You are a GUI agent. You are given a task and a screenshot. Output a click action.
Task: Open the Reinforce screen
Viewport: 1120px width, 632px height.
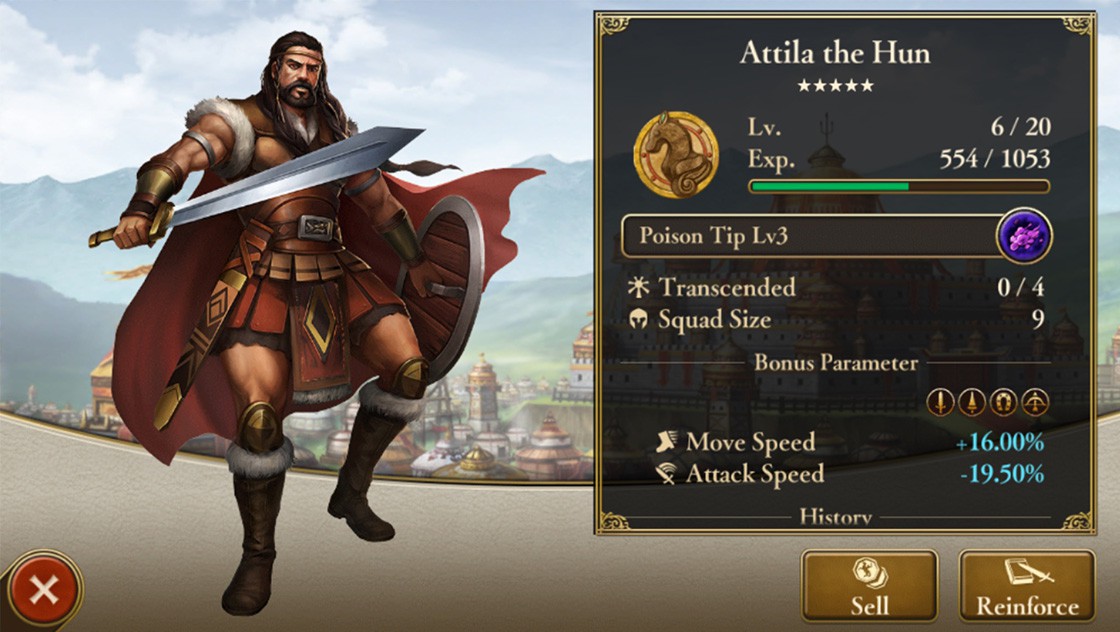(x=1026, y=586)
